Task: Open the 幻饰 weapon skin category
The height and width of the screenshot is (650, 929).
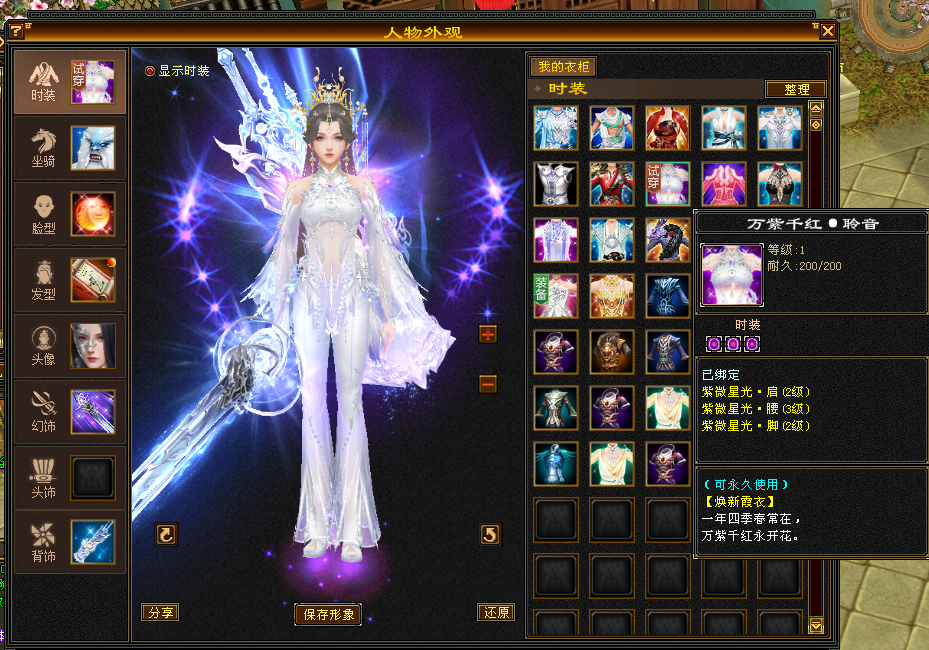Action: click(70, 412)
